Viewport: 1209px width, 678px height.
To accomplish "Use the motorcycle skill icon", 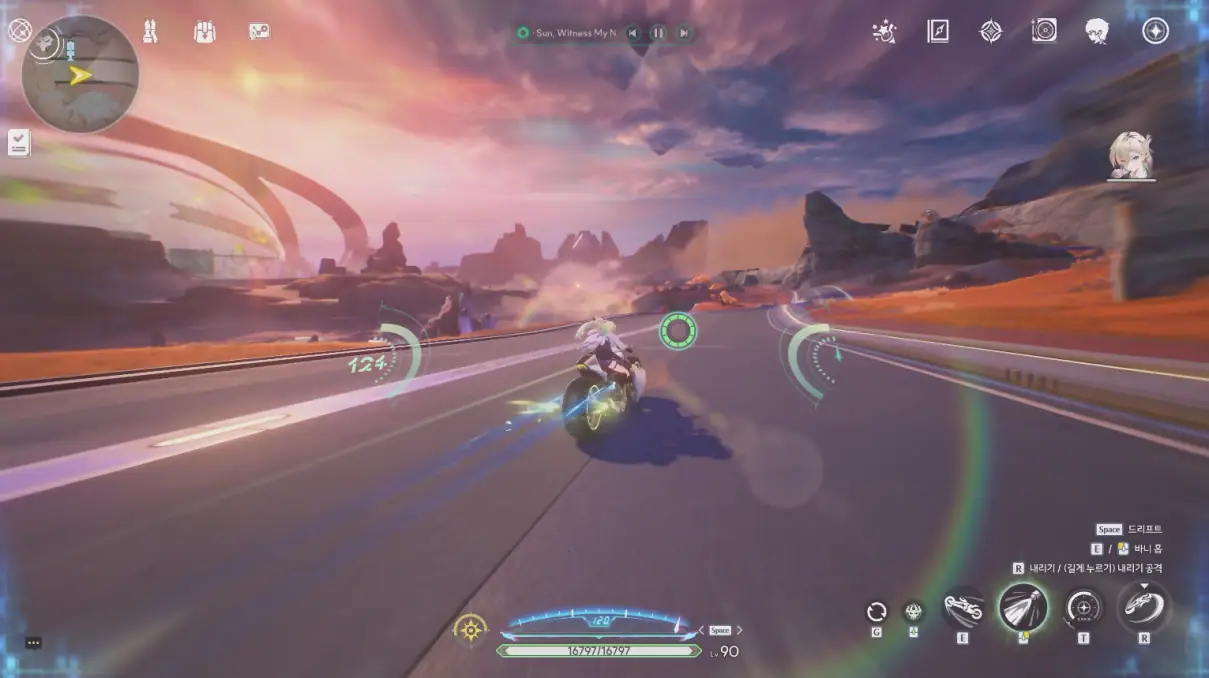I will 963,608.
